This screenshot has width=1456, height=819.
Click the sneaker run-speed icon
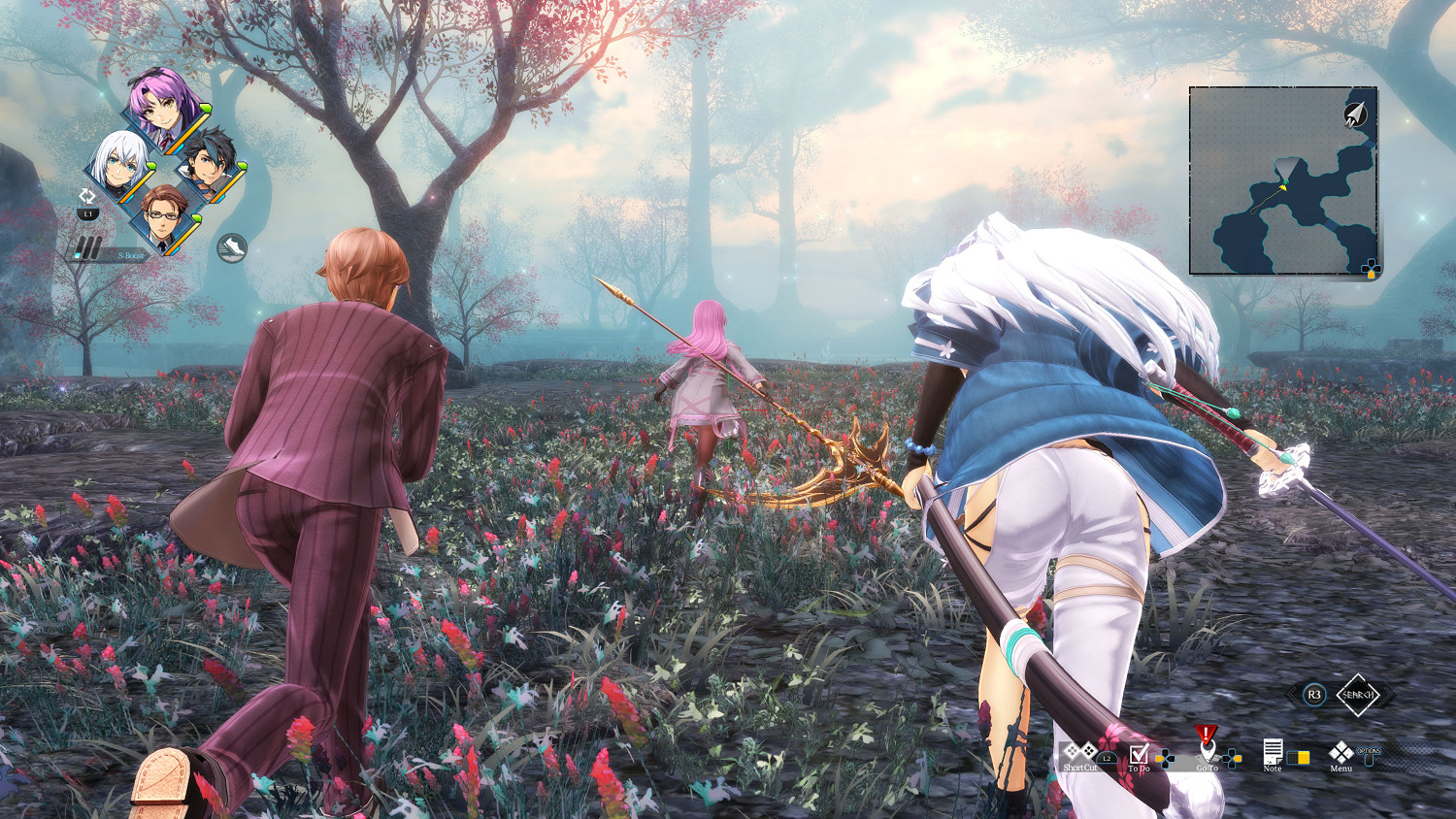[232, 246]
